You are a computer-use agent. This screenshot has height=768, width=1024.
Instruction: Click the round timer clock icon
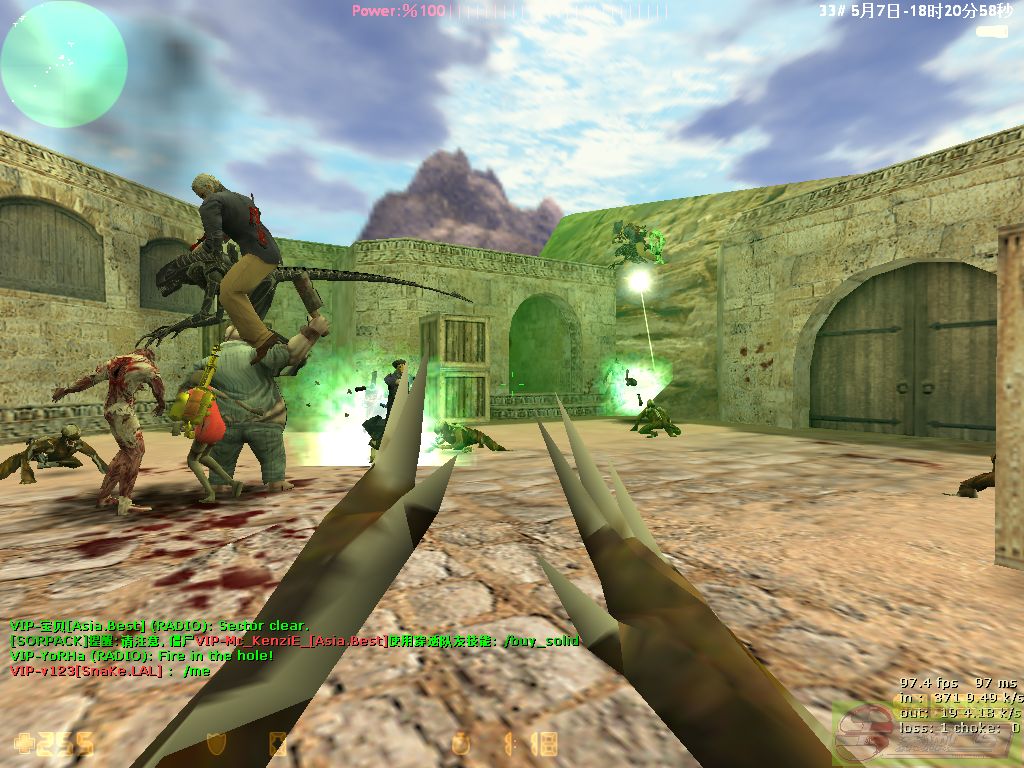pyautogui.click(x=461, y=744)
